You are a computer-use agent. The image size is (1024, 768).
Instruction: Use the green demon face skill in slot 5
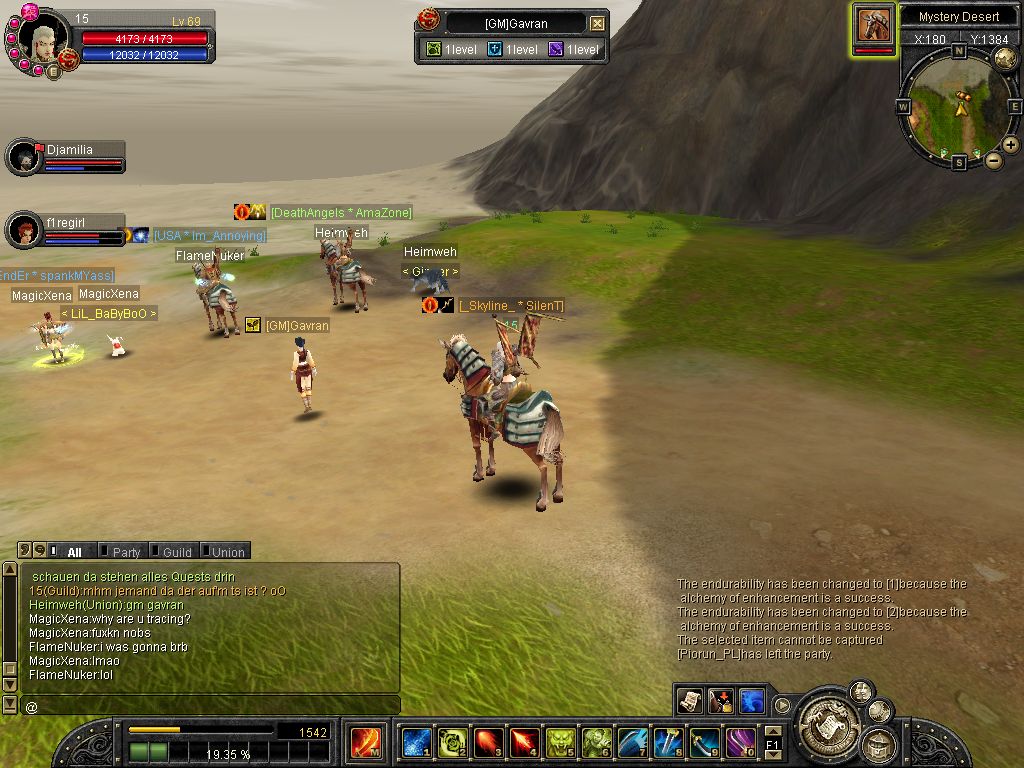[560, 743]
